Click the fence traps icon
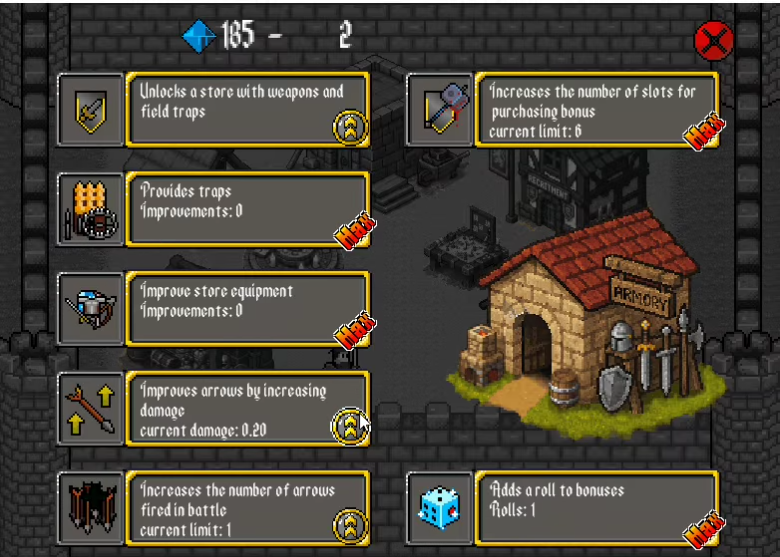This screenshot has height=557, width=780. tap(90, 209)
